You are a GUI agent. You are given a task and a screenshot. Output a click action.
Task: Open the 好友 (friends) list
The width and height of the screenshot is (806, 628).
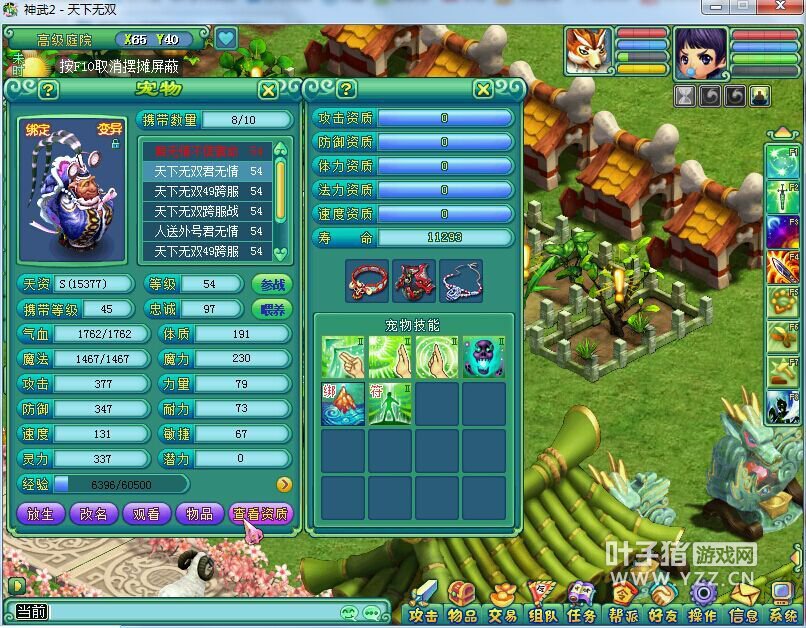(662, 614)
